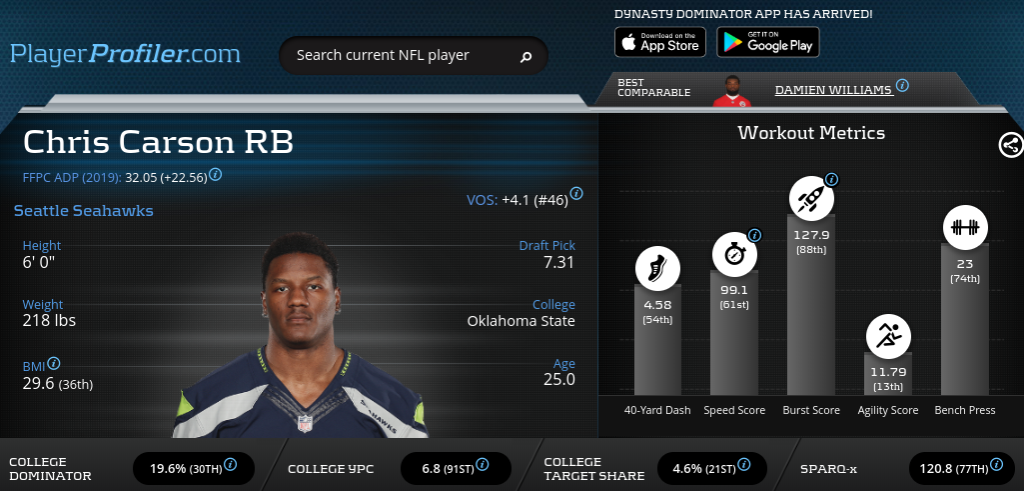Click the College Dominator info icon
Viewport: 1024px width, 491px height.
click(230, 464)
